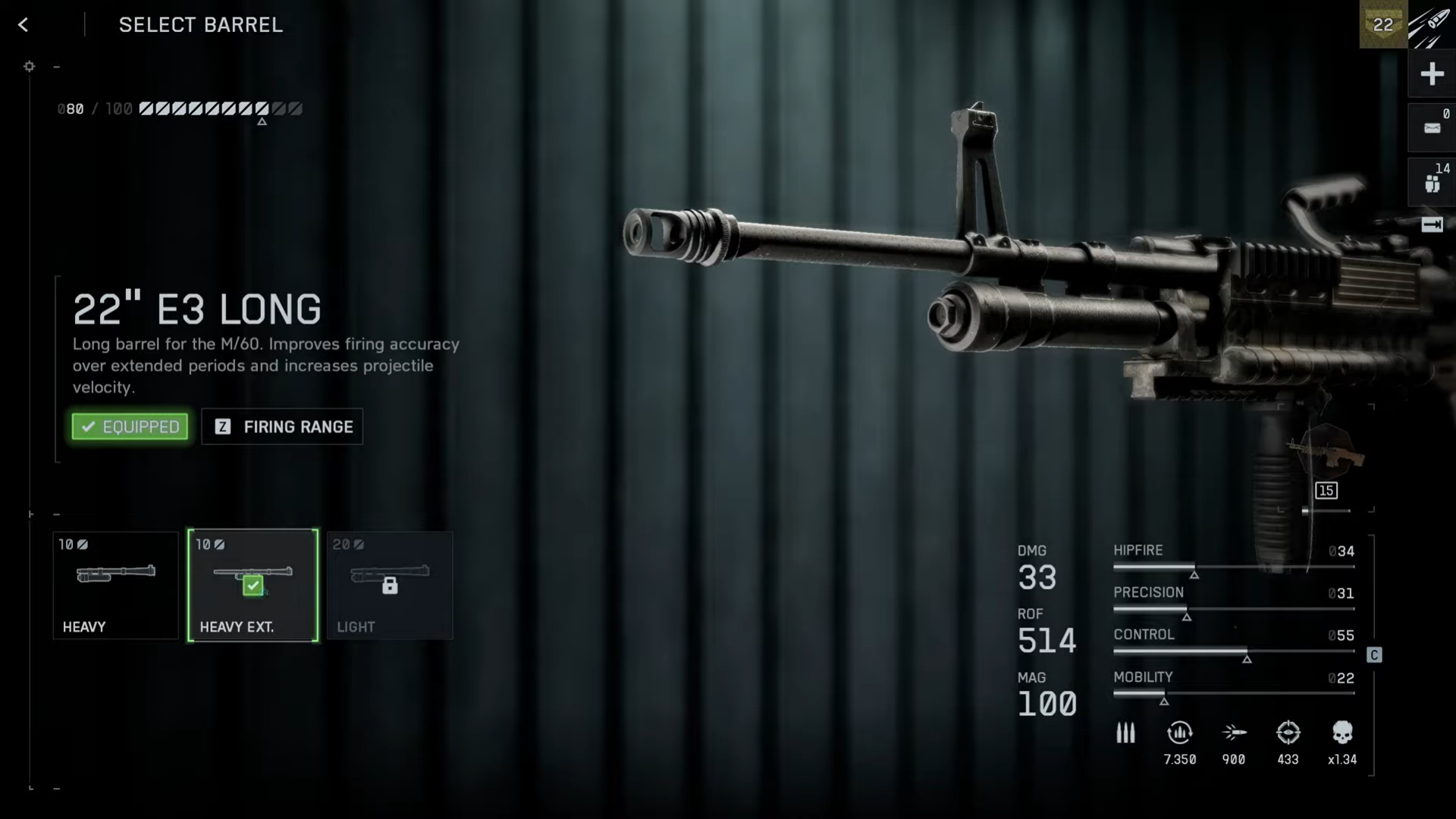The height and width of the screenshot is (819, 1456).
Task: Open the FIRING RANGE option
Action: tap(281, 426)
